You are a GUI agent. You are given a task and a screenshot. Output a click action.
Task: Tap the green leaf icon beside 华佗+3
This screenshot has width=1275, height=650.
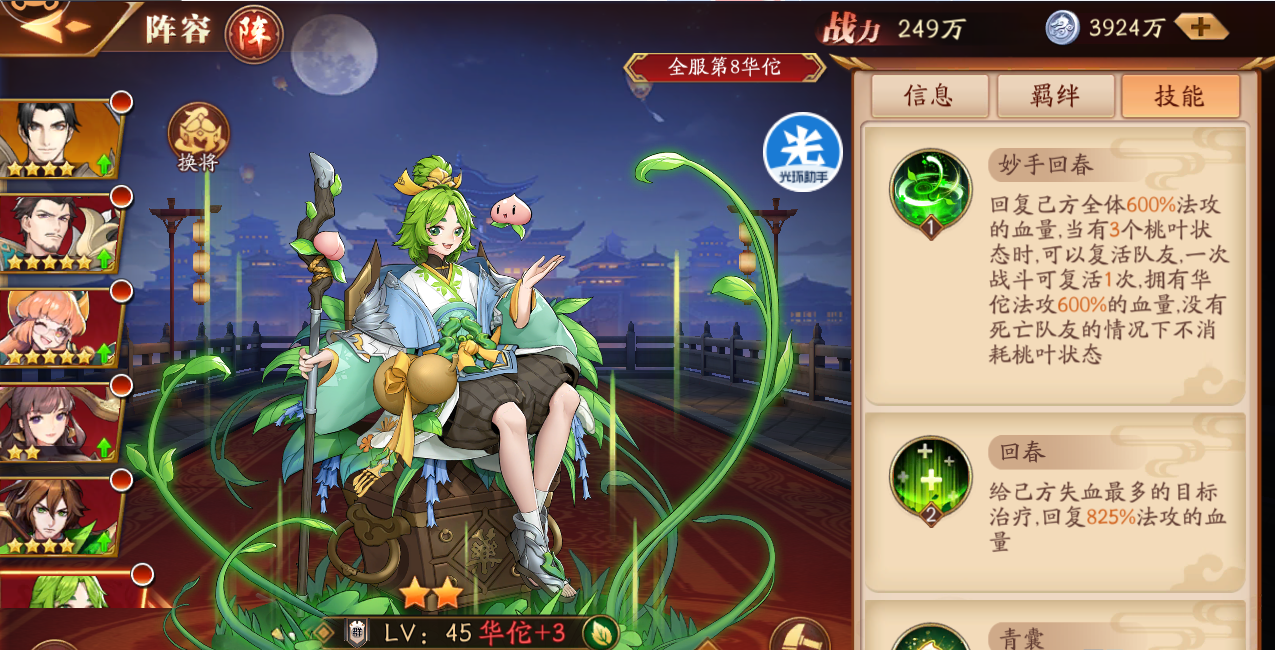pos(600,632)
